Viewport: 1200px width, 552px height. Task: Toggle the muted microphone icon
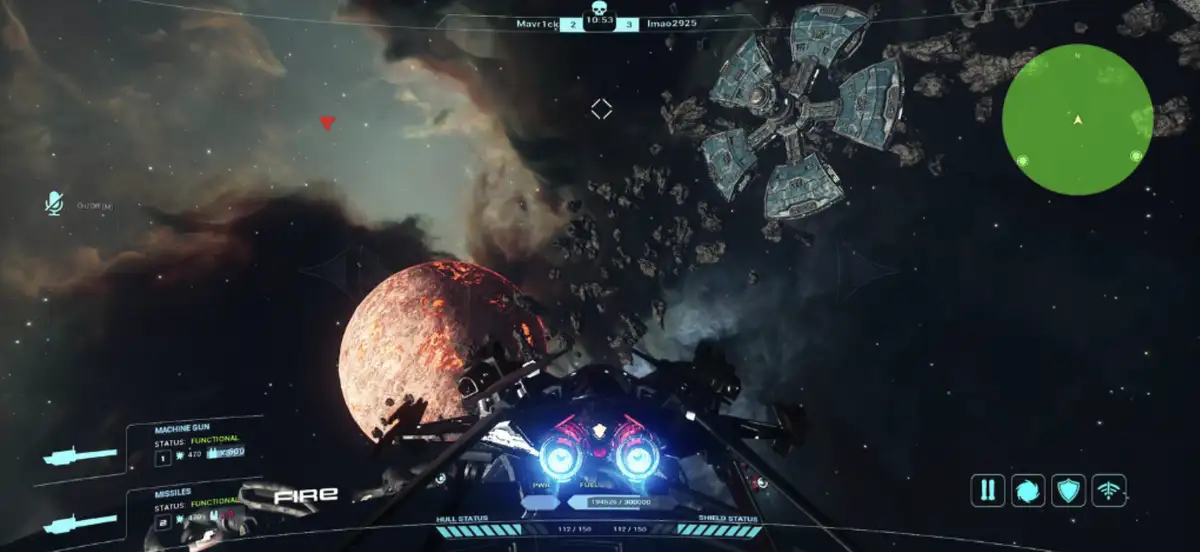[54, 203]
